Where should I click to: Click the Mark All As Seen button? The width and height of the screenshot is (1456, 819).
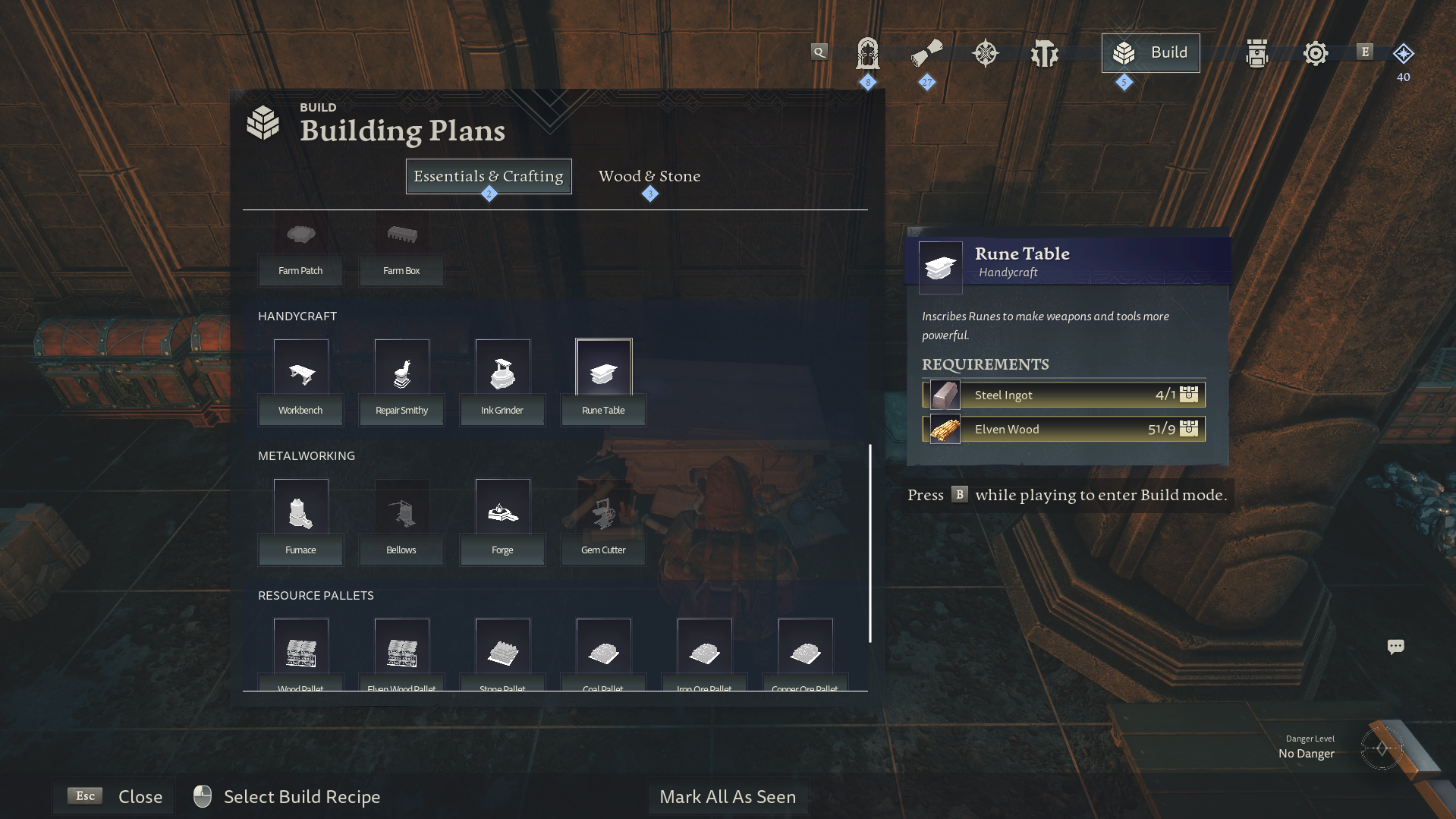pos(728,796)
